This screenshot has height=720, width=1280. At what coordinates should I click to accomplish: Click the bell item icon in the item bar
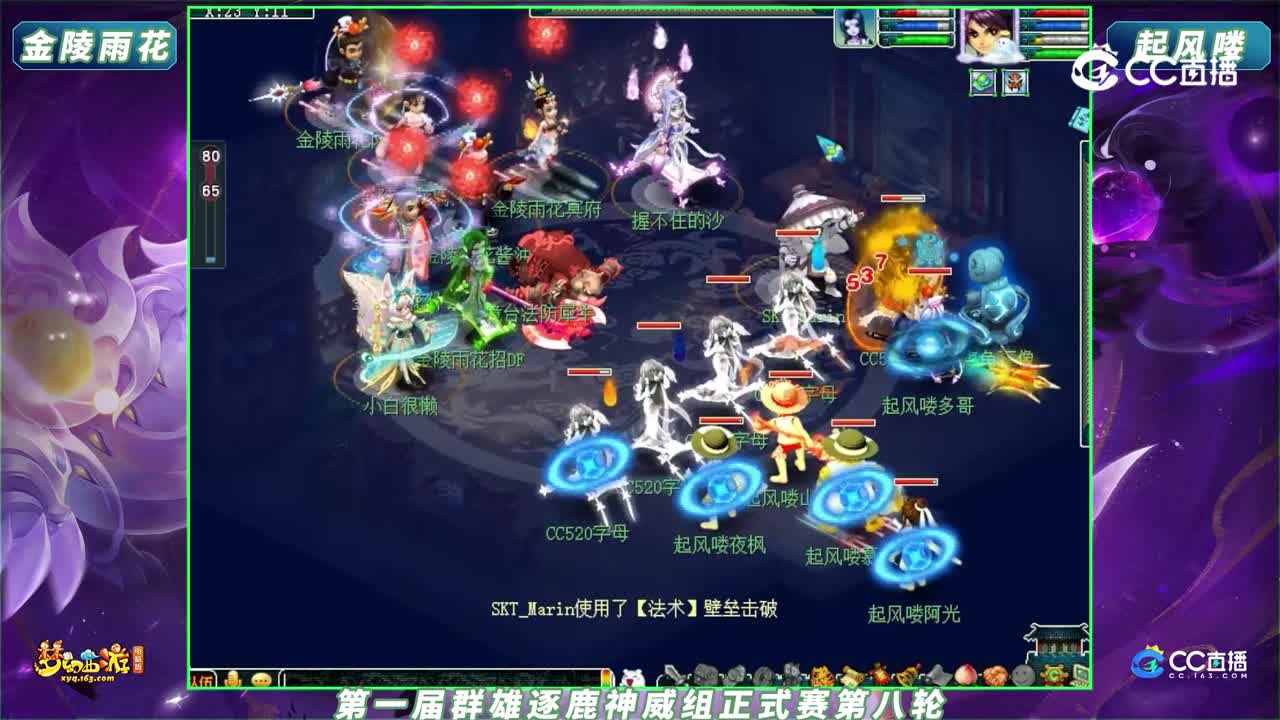[x=903, y=673]
